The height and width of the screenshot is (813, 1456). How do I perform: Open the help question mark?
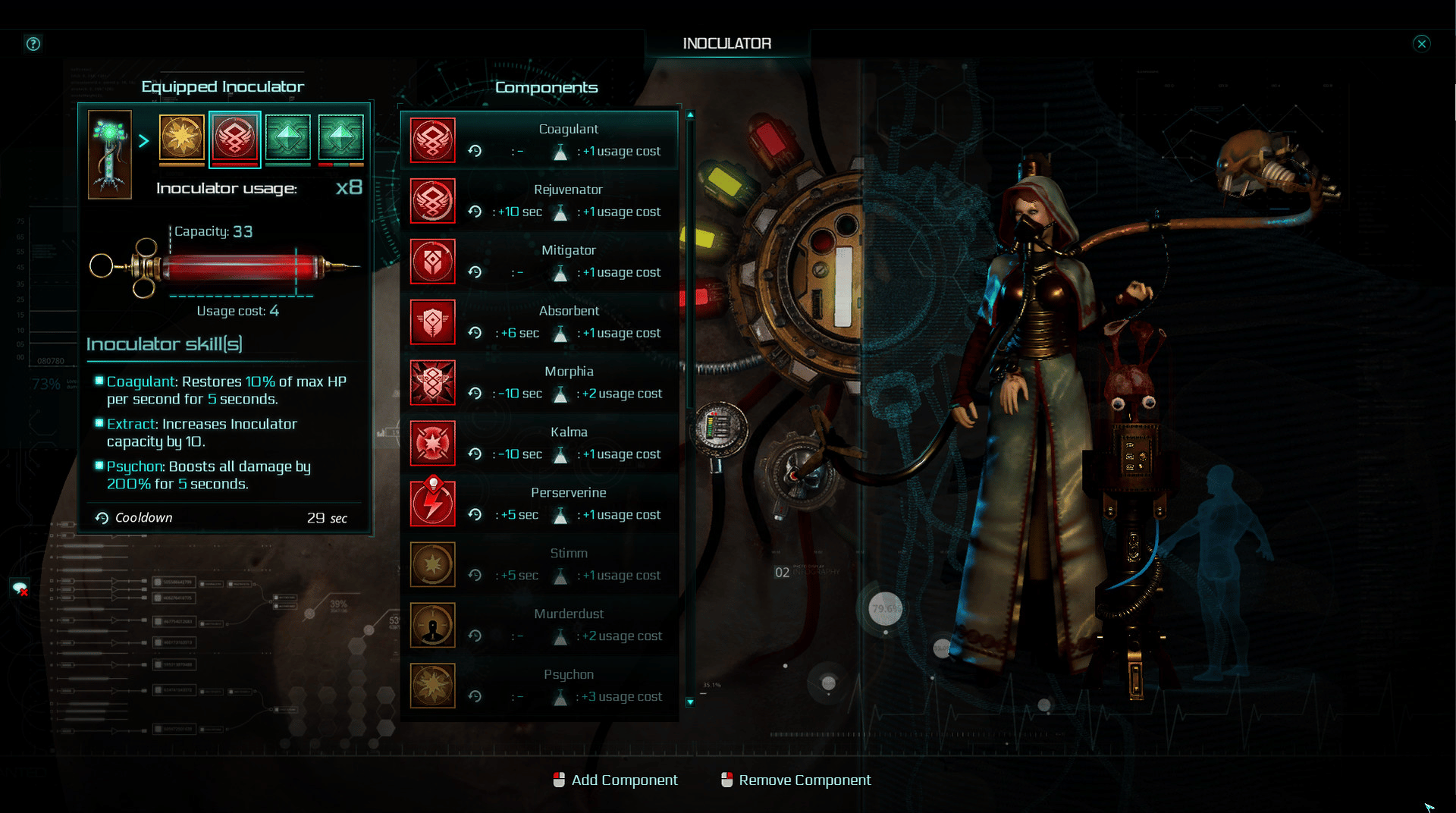(x=33, y=44)
